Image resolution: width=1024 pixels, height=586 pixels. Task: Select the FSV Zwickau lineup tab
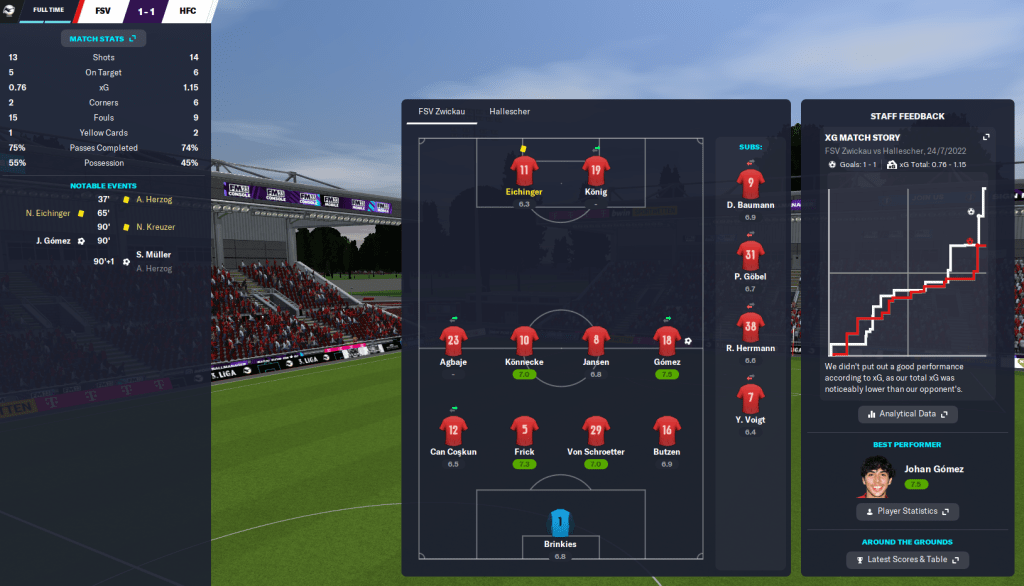click(441, 111)
